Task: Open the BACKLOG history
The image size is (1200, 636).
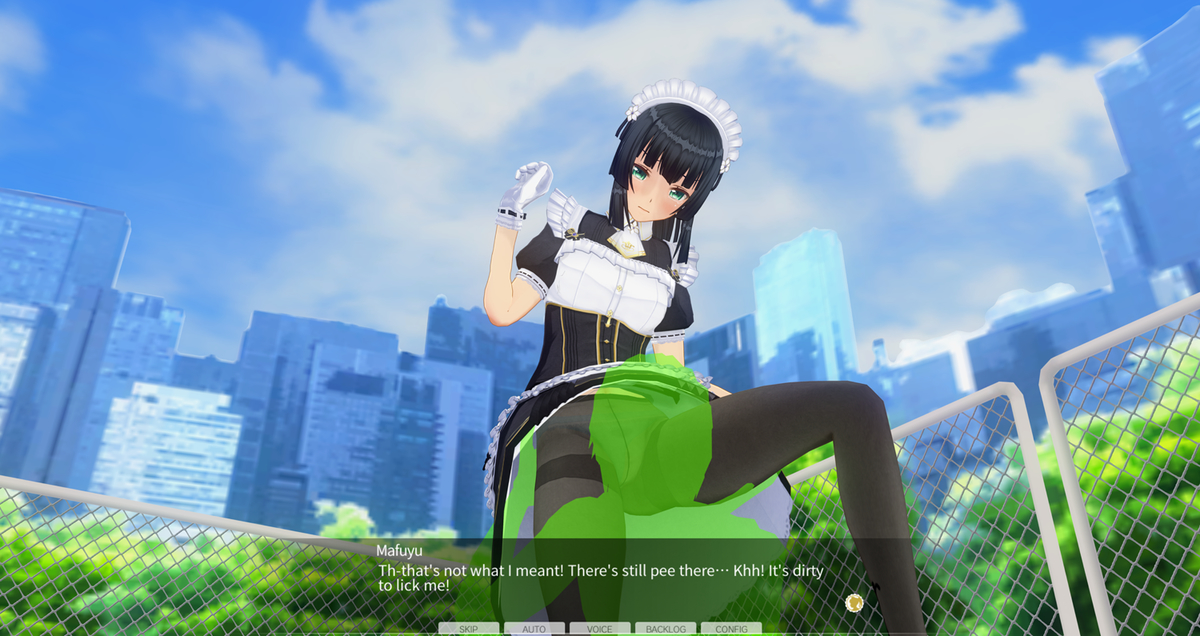Action: (x=665, y=629)
